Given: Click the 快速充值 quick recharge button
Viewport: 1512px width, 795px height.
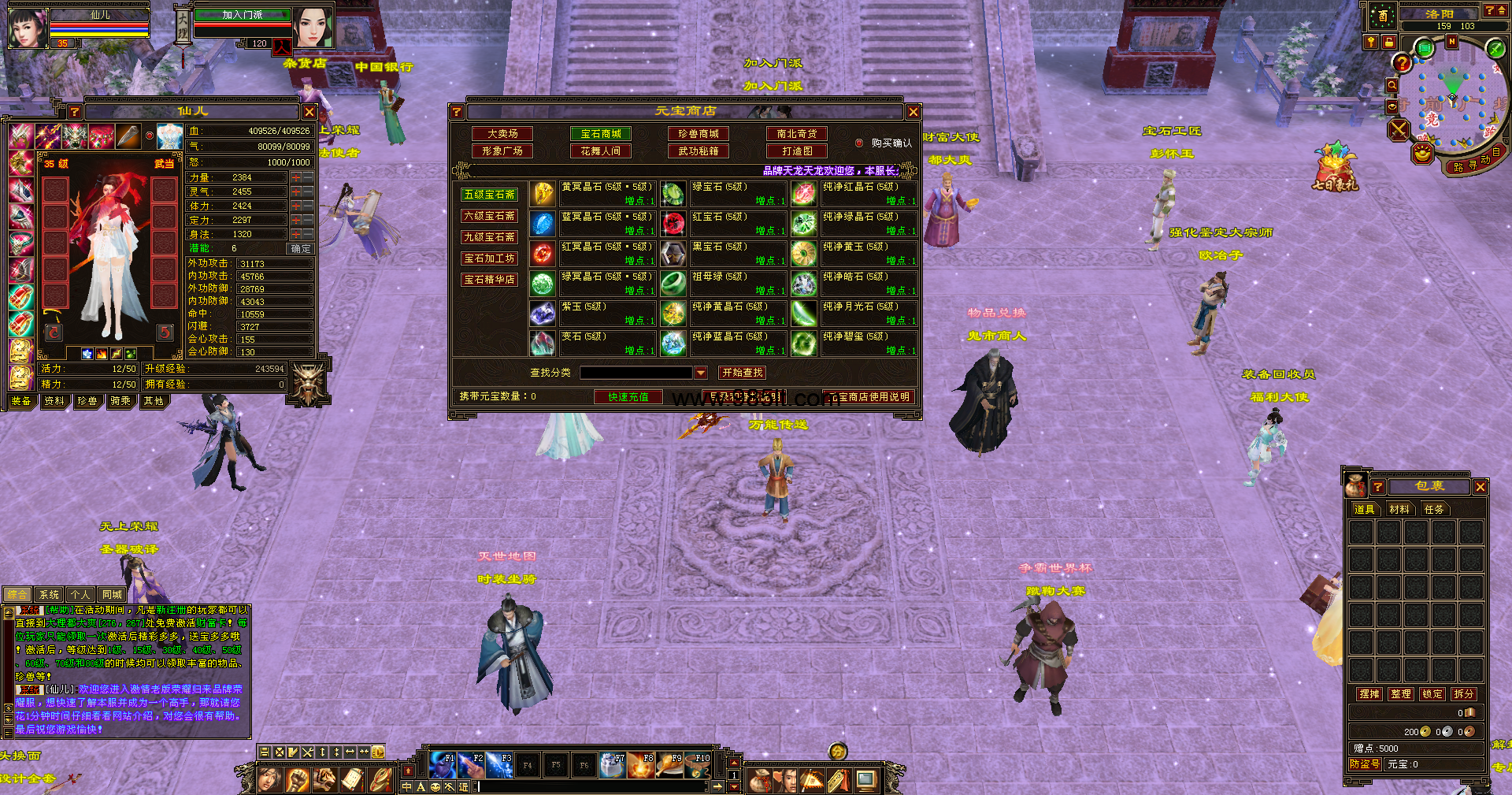Looking at the screenshot, I should [628, 397].
